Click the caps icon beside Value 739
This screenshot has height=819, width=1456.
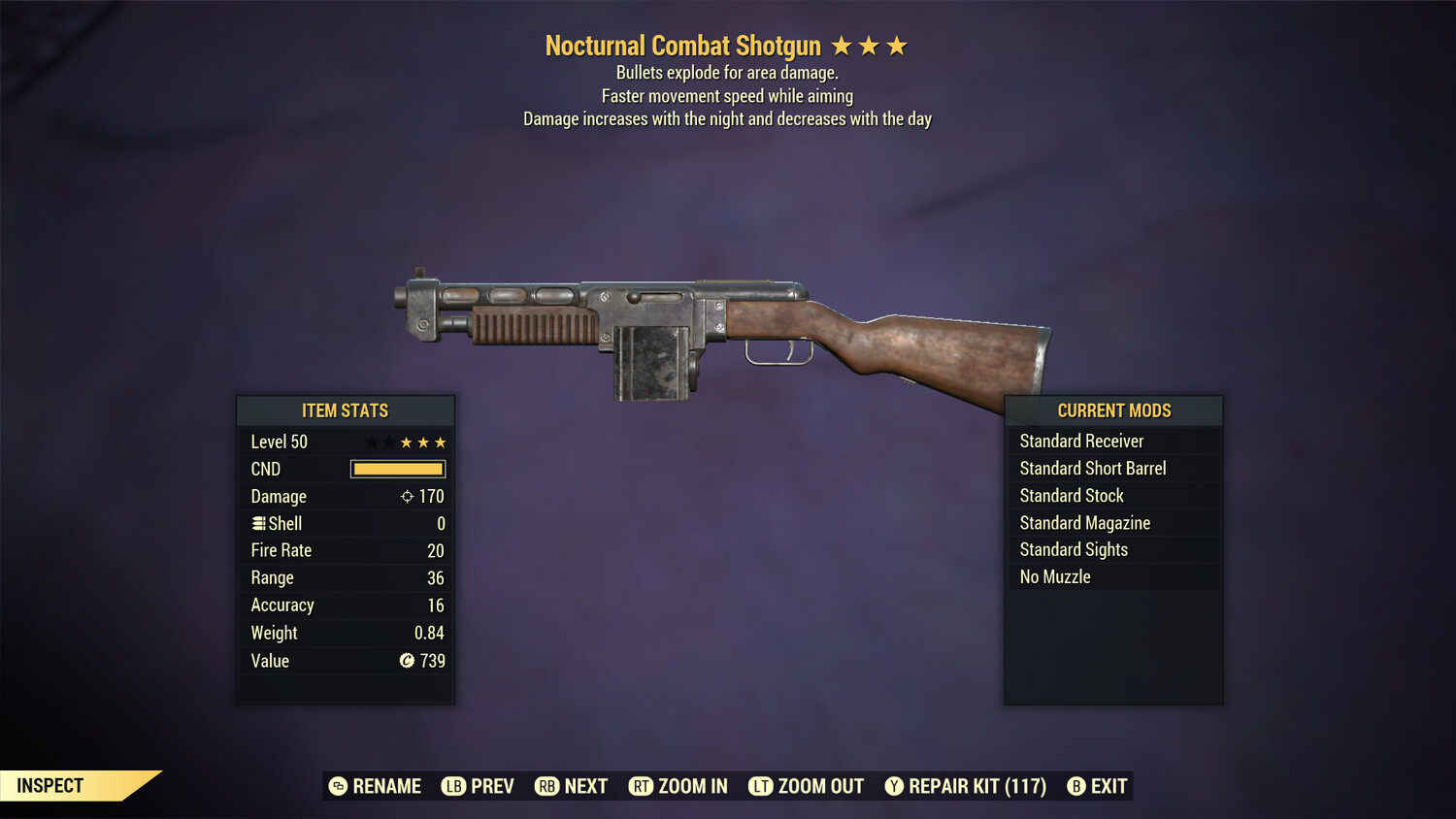(409, 661)
